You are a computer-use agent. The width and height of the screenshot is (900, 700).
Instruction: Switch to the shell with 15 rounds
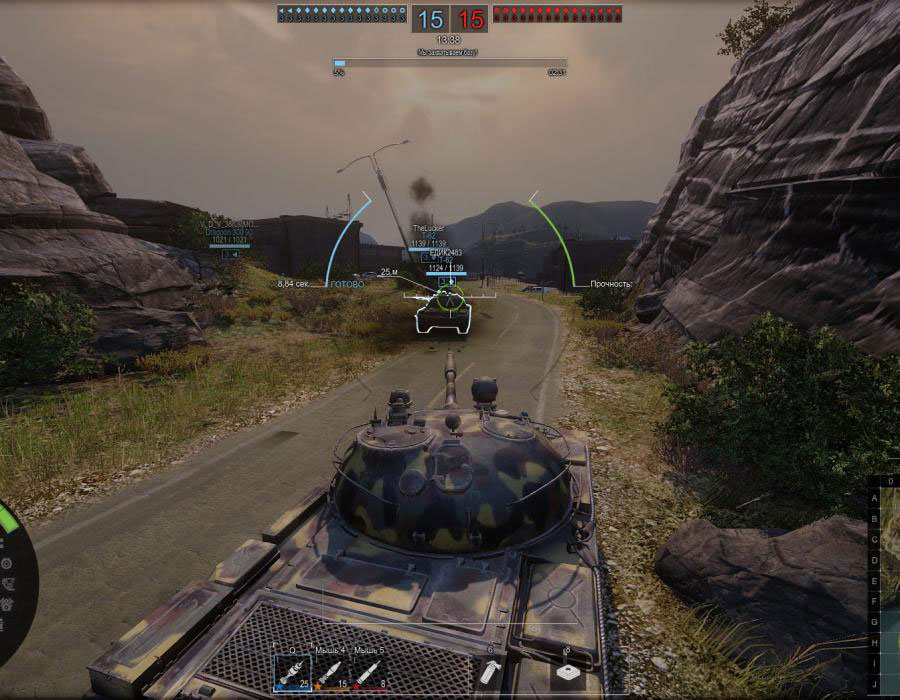point(331,673)
